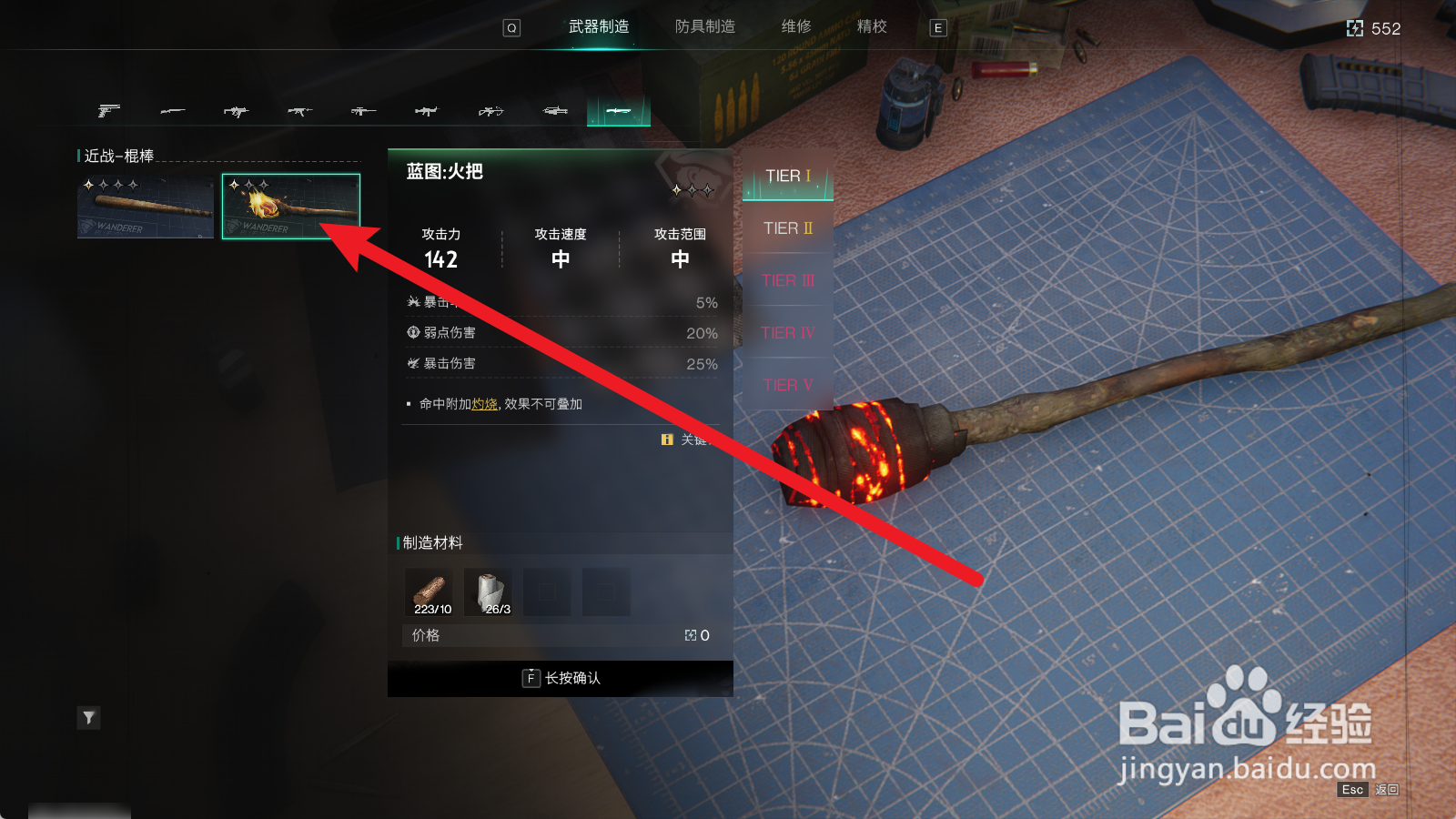Enable the TIER V tier filter

click(x=786, y=385)
